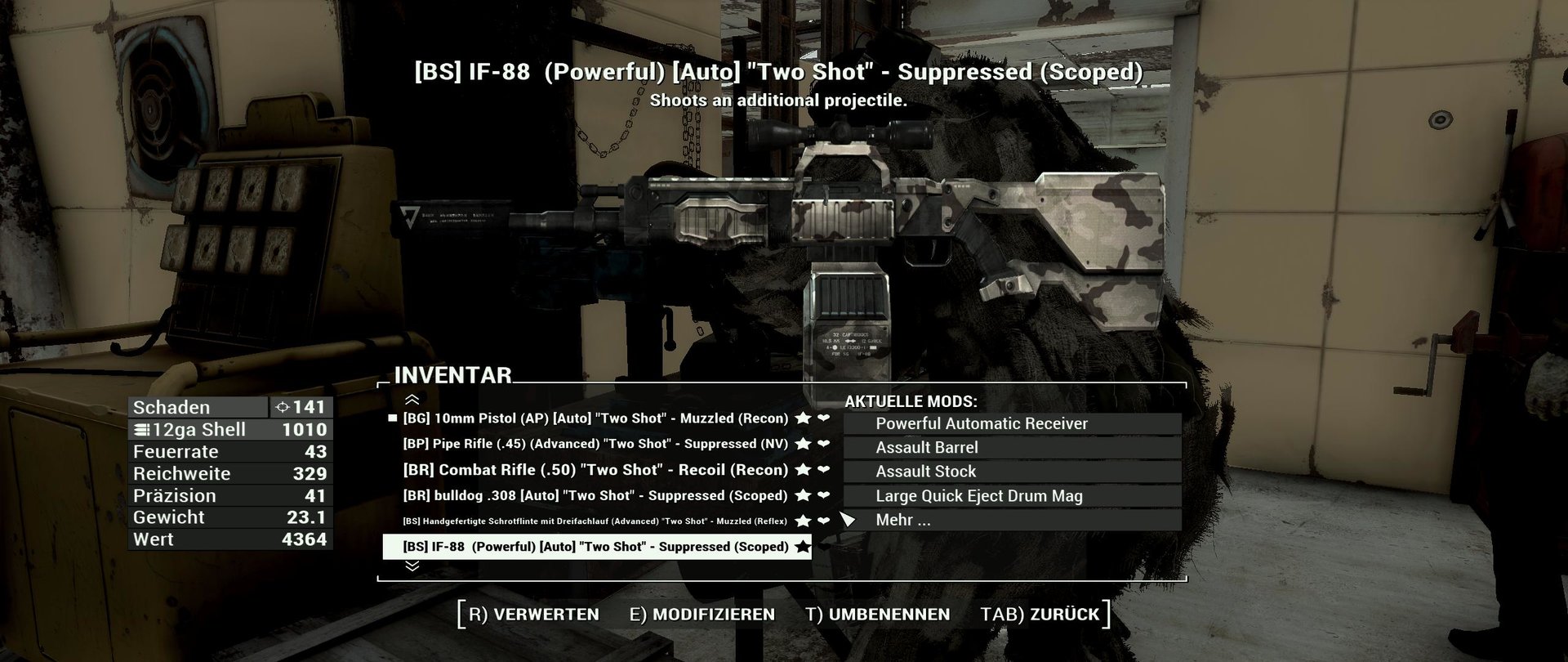Pick the bulldog .308 weapon row
1568x662 pixels.
595,495
